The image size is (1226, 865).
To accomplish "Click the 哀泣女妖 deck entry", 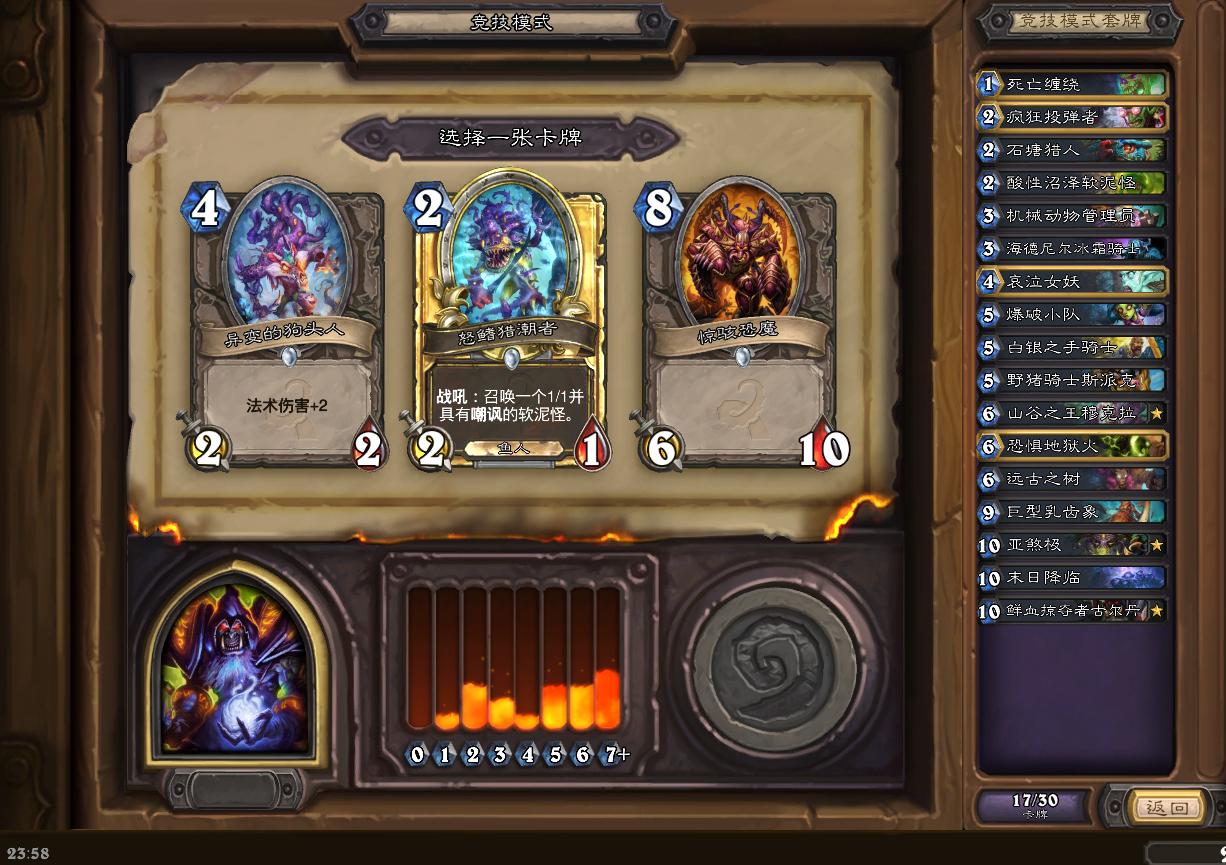I will (1072, 282).
